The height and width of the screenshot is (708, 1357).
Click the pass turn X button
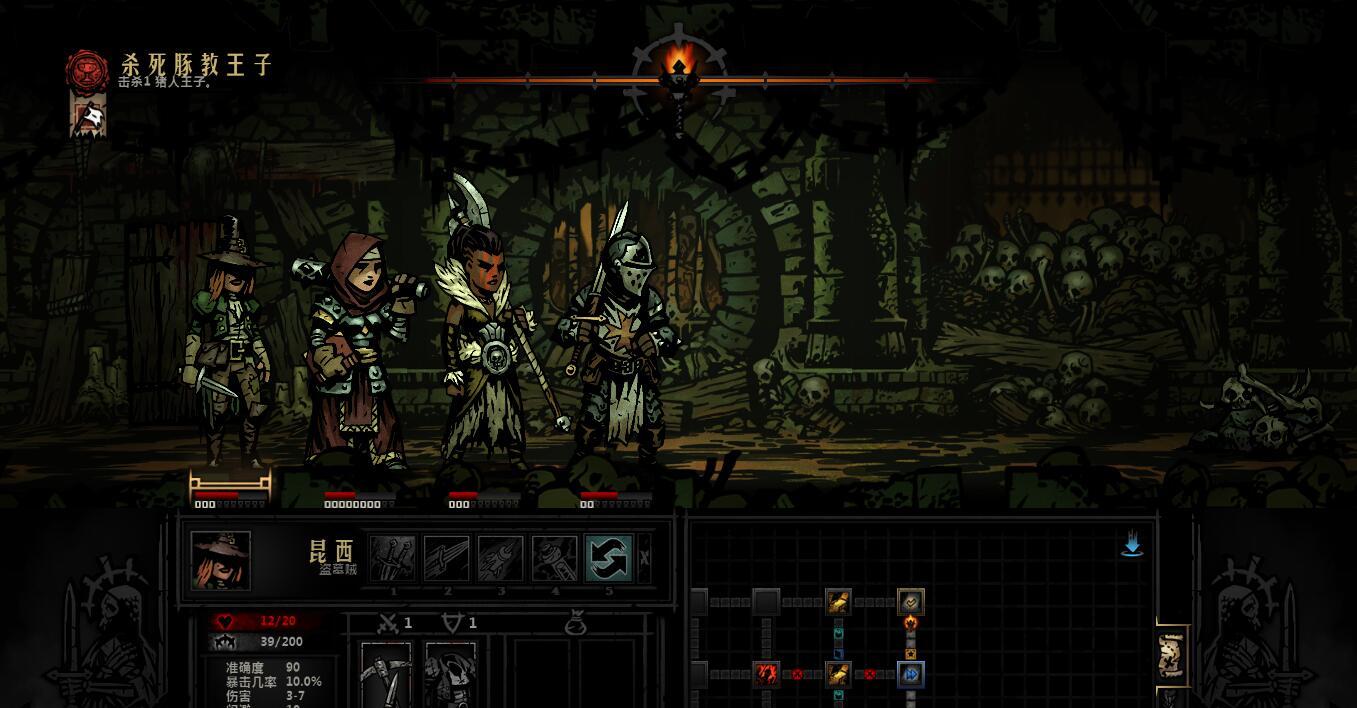(x=645, y=558)
